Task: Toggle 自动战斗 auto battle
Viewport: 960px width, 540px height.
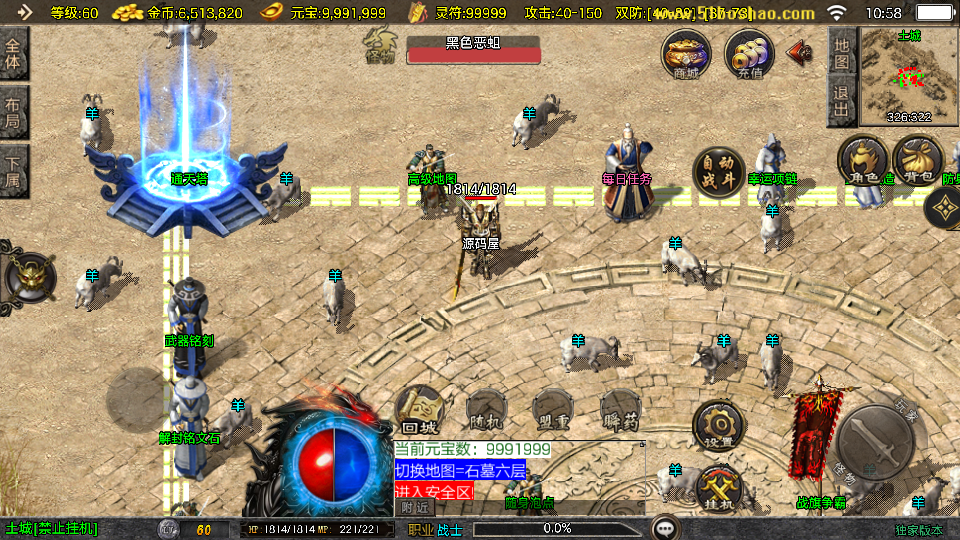Action: (x=718, y=172)
